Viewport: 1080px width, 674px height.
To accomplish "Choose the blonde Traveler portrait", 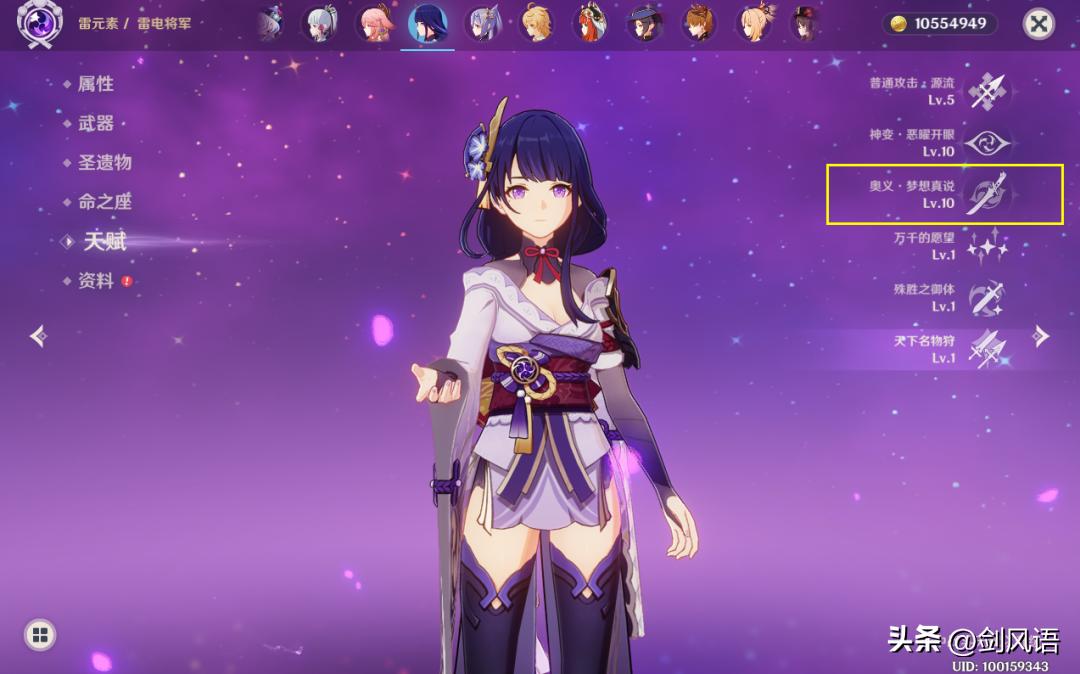I will tap(537, 23).
